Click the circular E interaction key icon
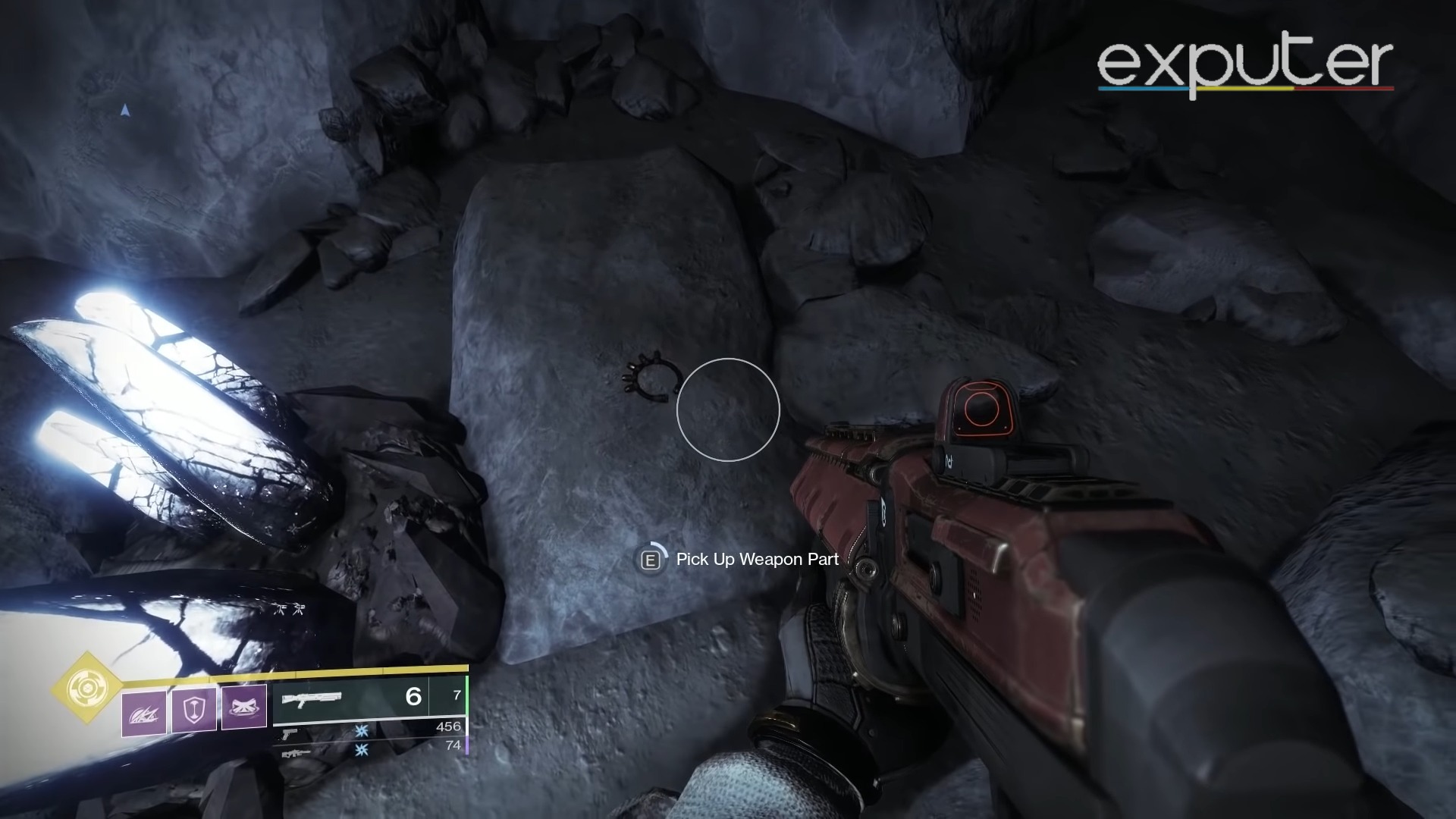 tap(650, 560)
